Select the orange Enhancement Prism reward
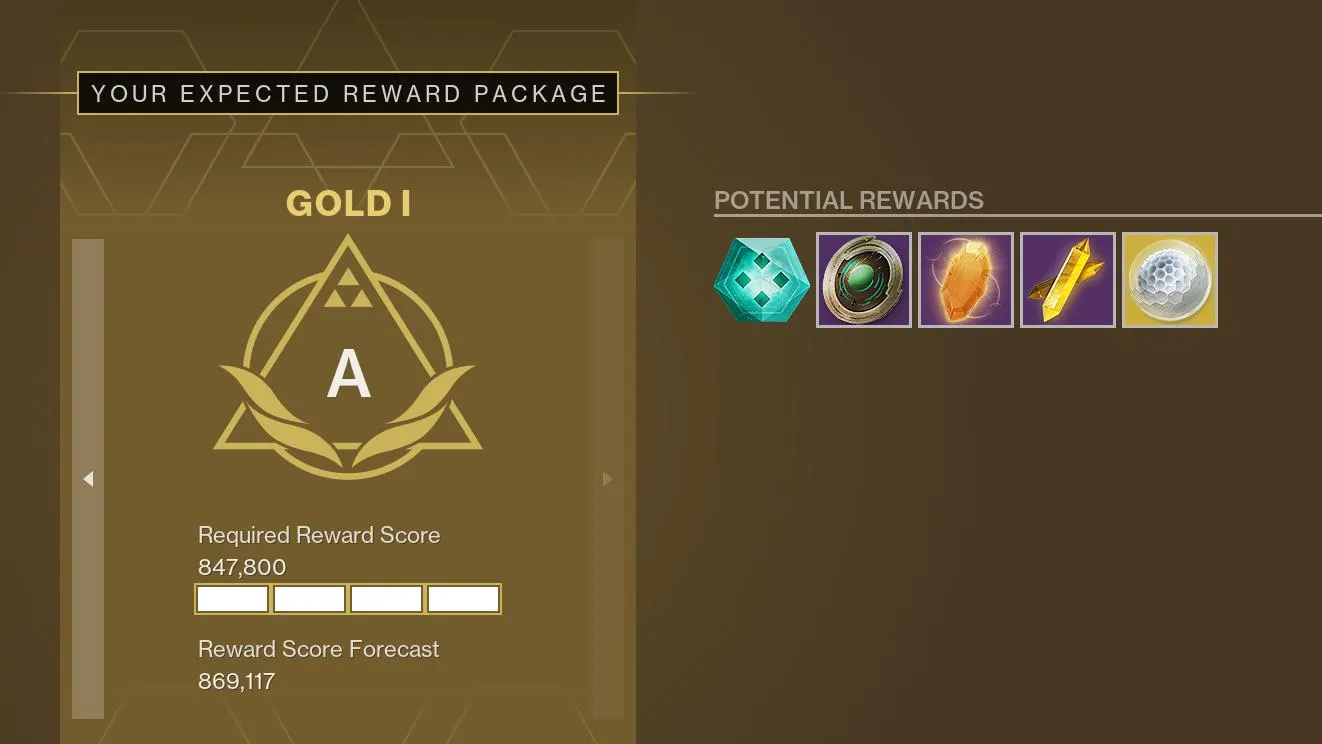Viewport: 1322px width, 744px height. click(x=965, y=280)
